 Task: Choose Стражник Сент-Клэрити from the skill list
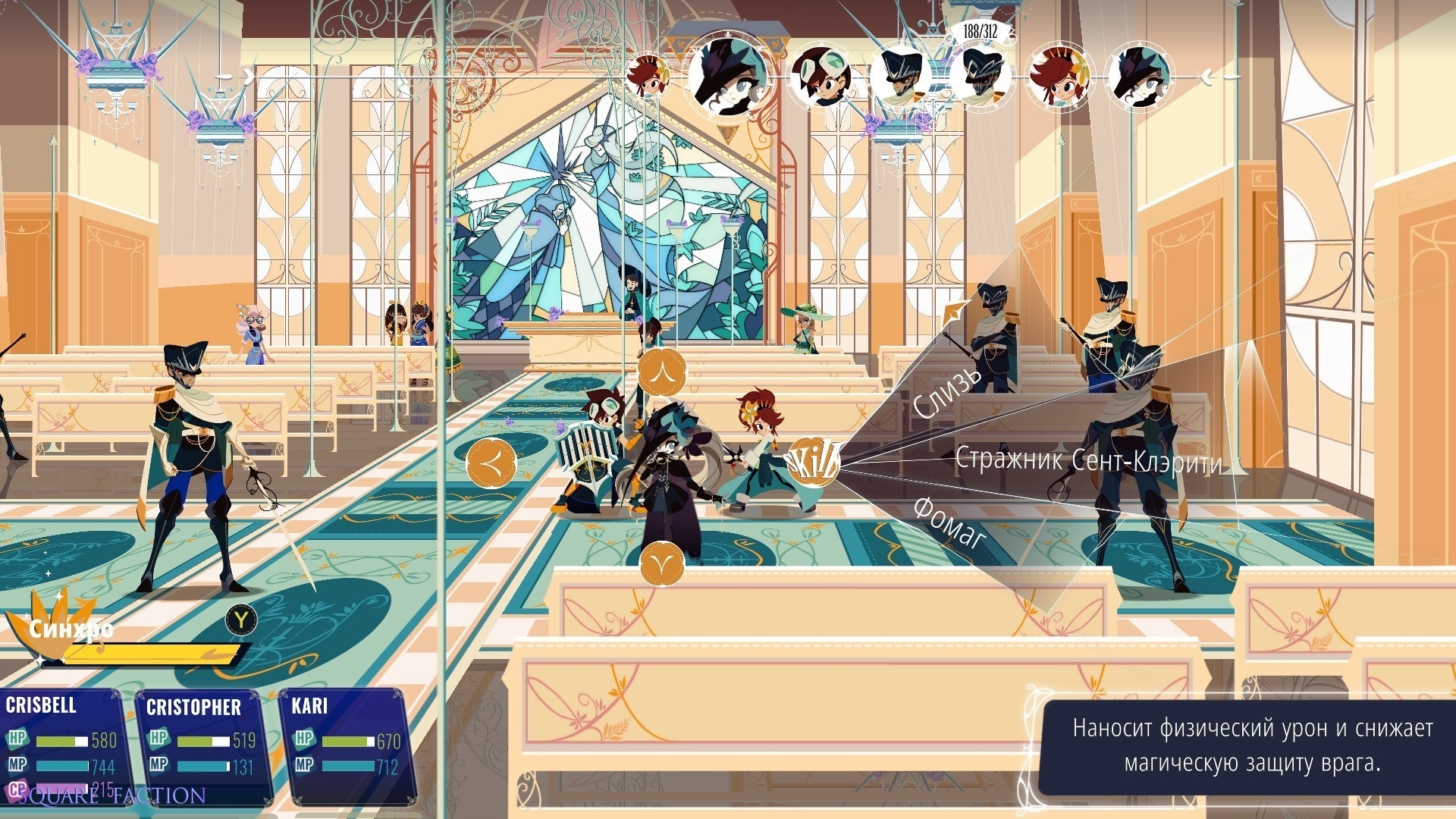pos(1087,461)
